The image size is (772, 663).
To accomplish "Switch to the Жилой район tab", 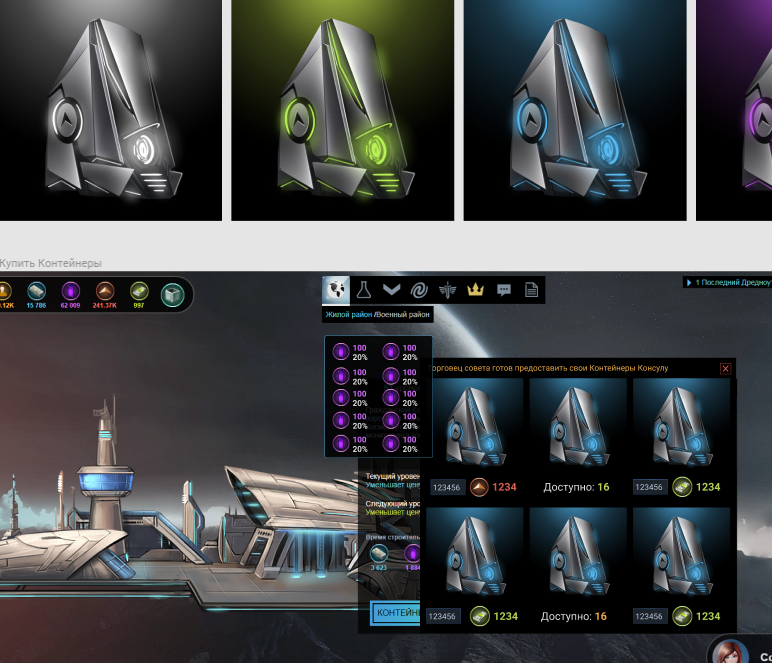I will tap(348, 315).
